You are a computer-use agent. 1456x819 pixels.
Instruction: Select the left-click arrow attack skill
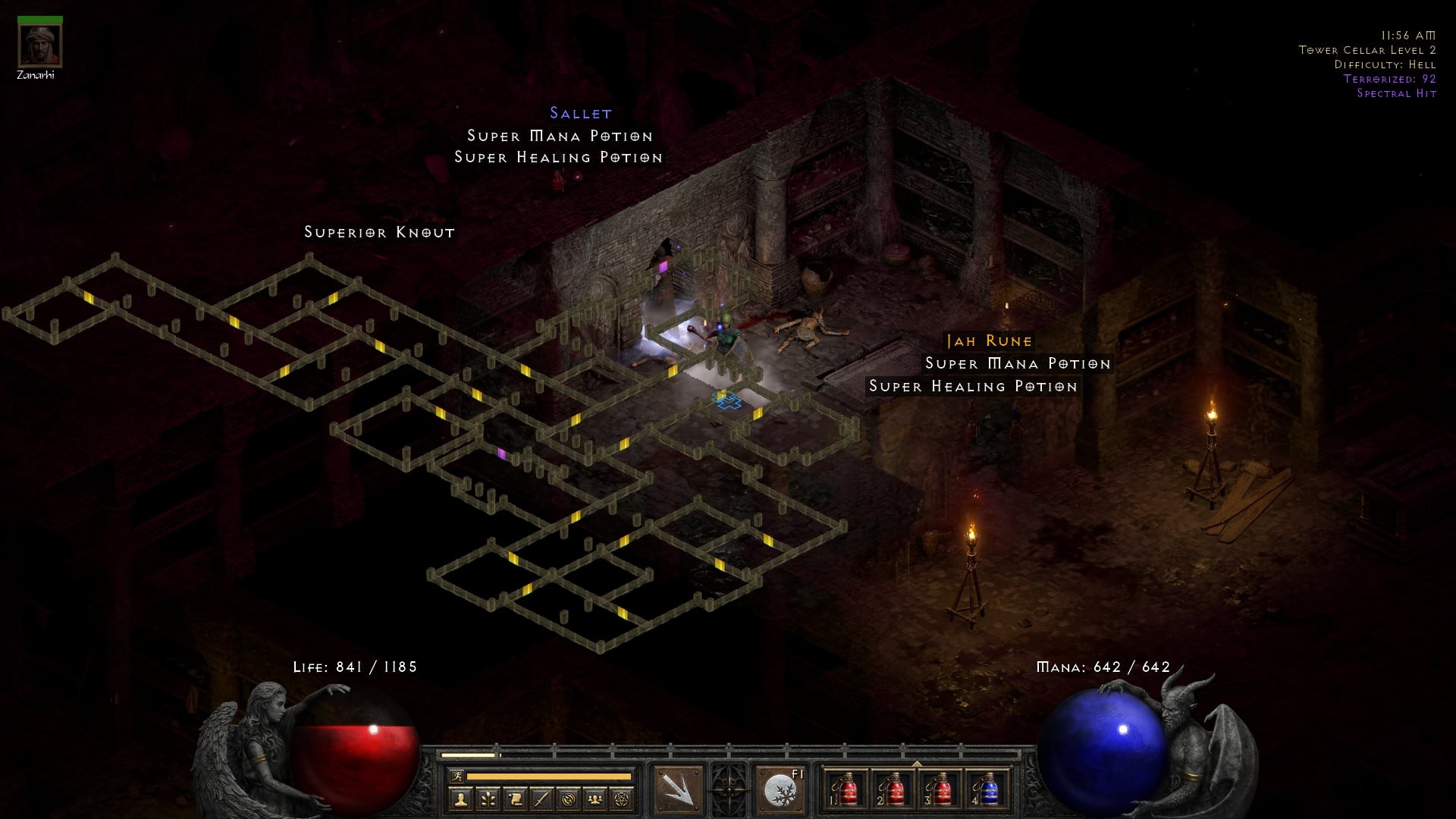pos(678,790)
